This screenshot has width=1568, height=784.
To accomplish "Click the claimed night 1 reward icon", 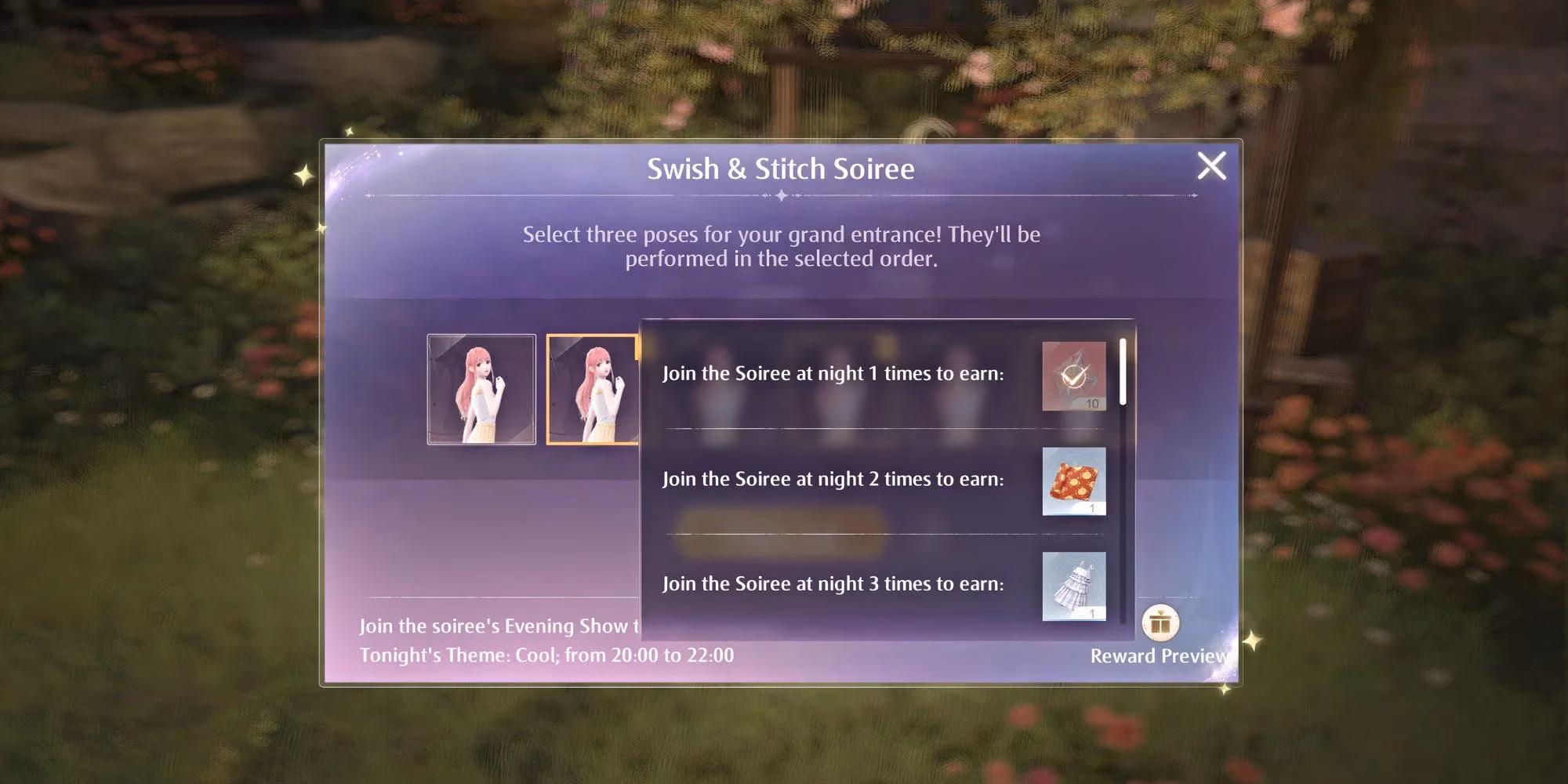I will (x=1073, y=376).
